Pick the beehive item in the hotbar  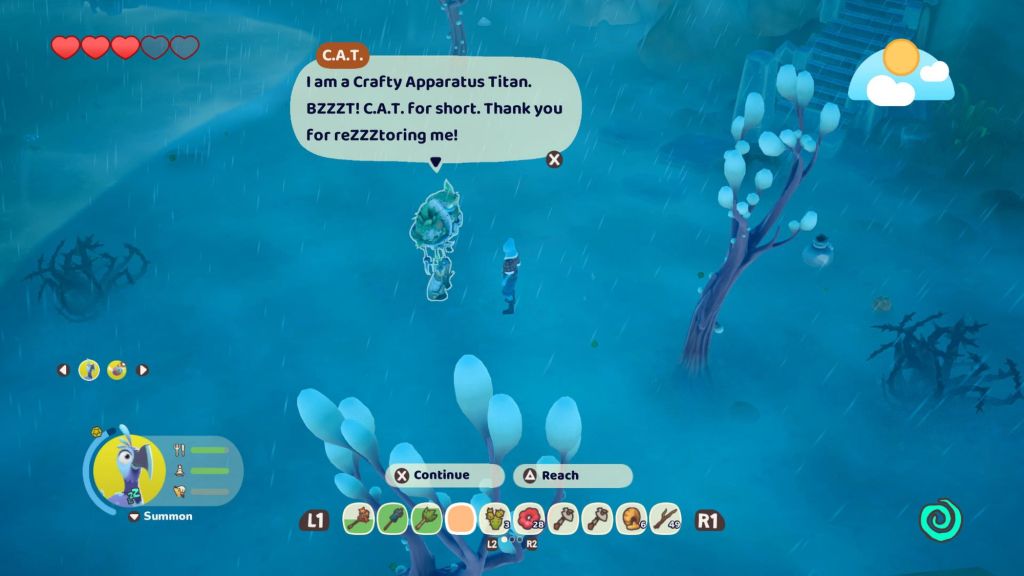tap(630, 519)
